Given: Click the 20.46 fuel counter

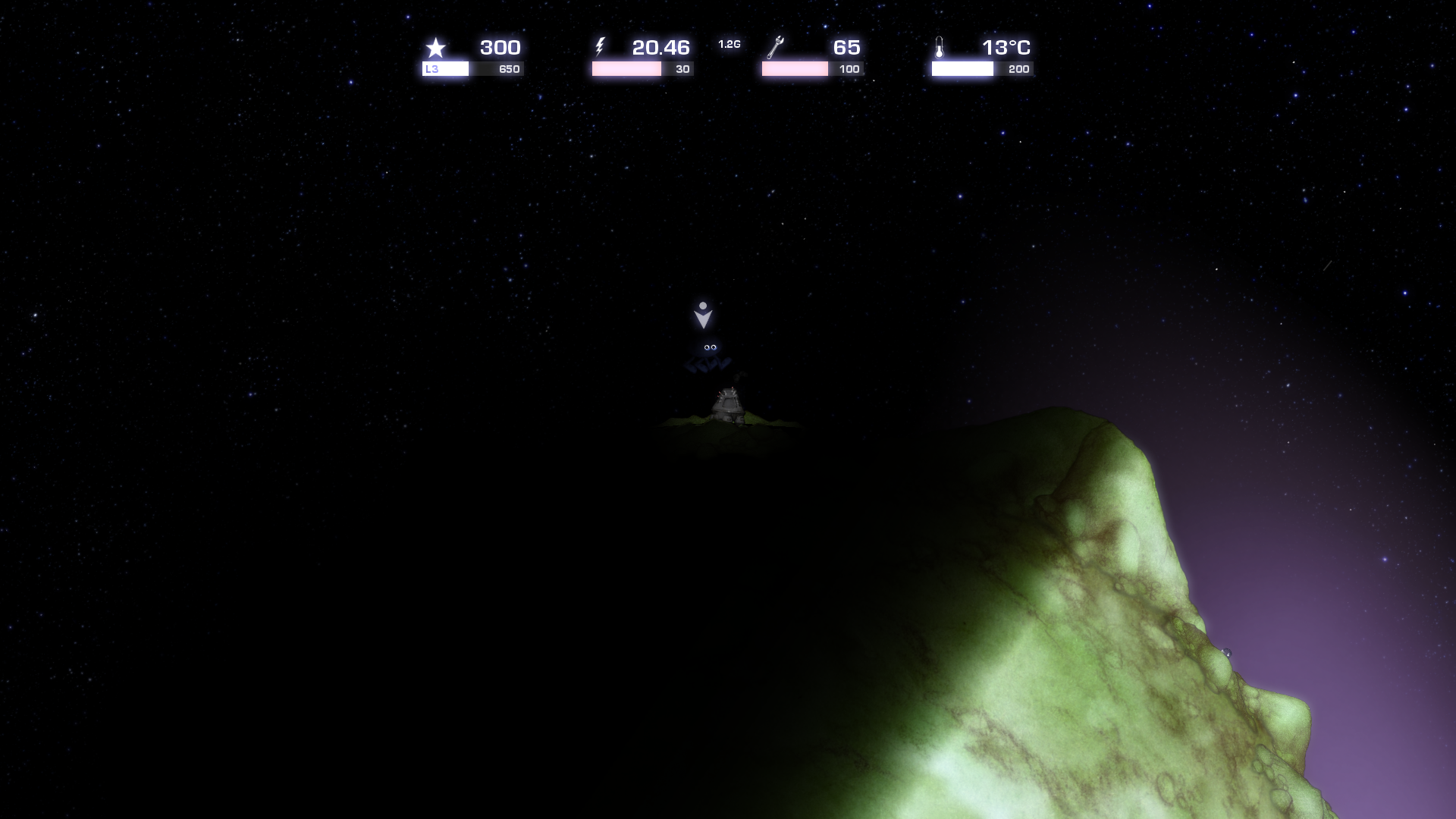Looking at the screenshot, I should (661, 47).
